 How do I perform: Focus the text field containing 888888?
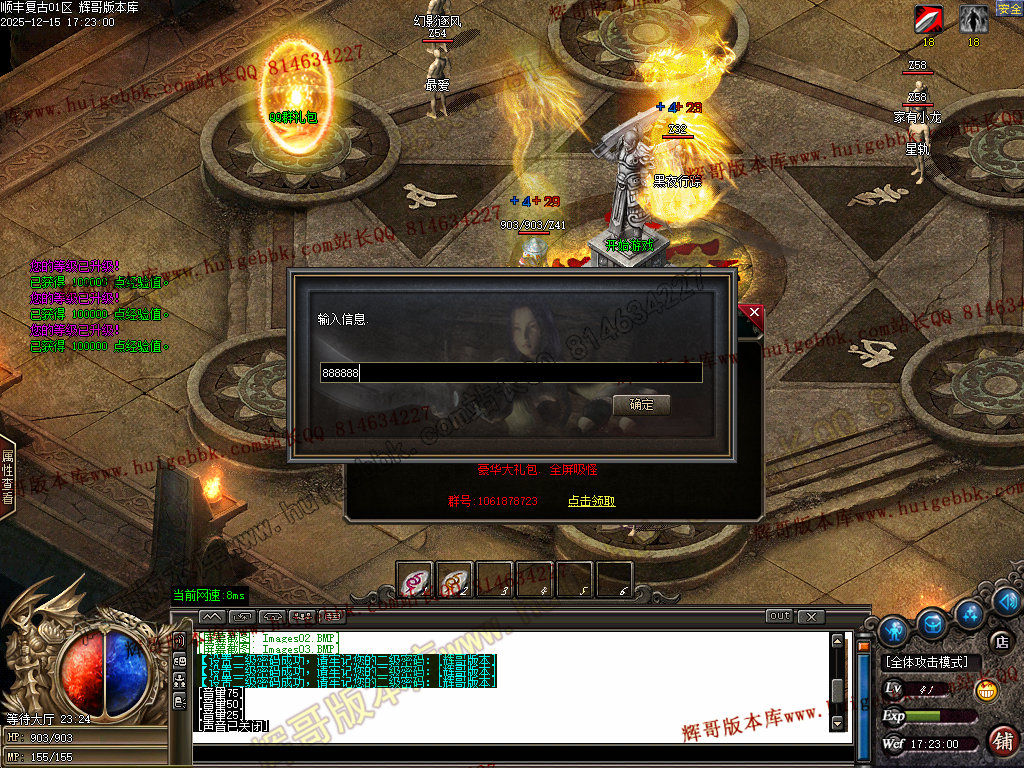click(x=510, y=373)
